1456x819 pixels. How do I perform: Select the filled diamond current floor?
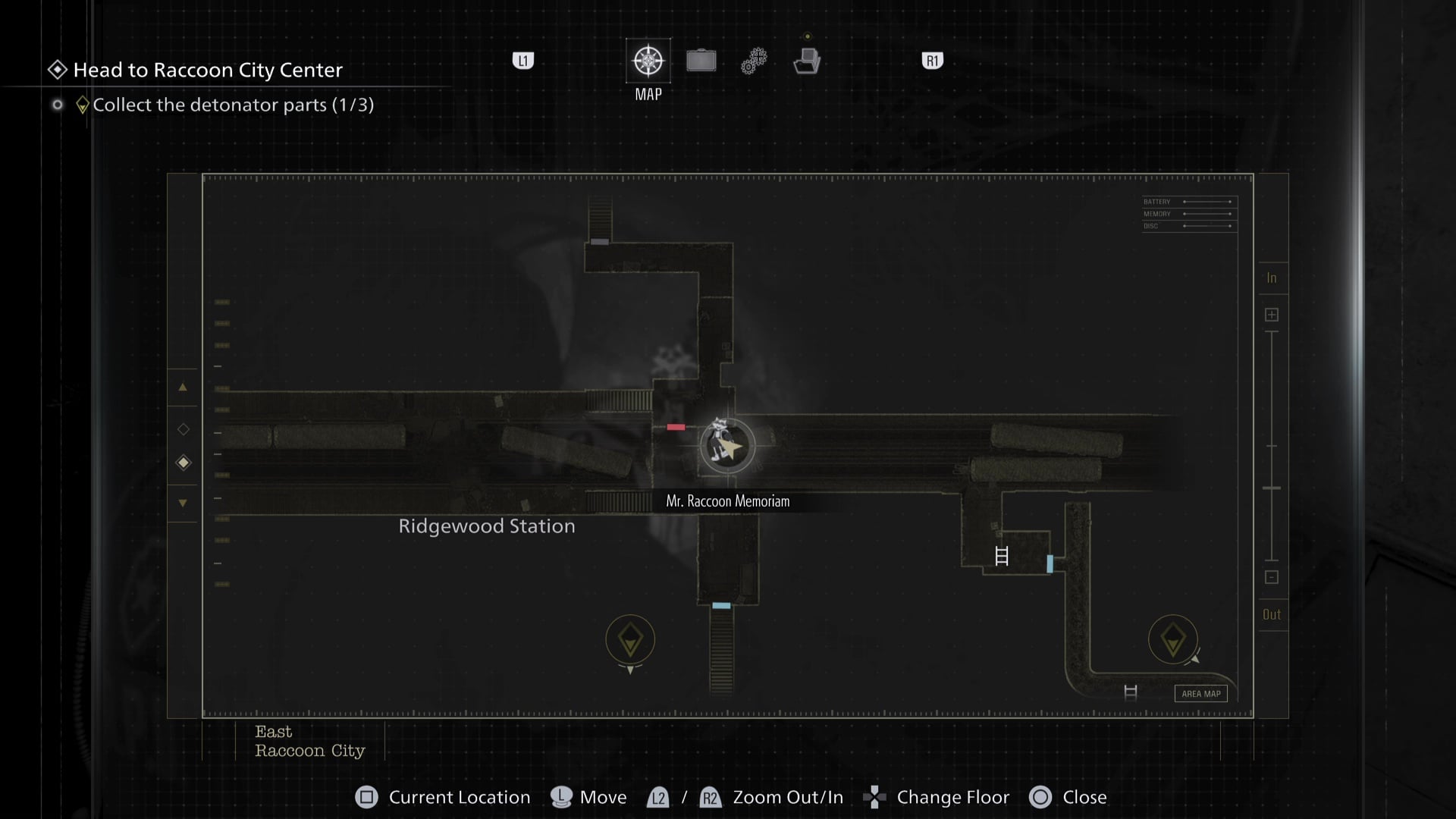click(184, 463)
